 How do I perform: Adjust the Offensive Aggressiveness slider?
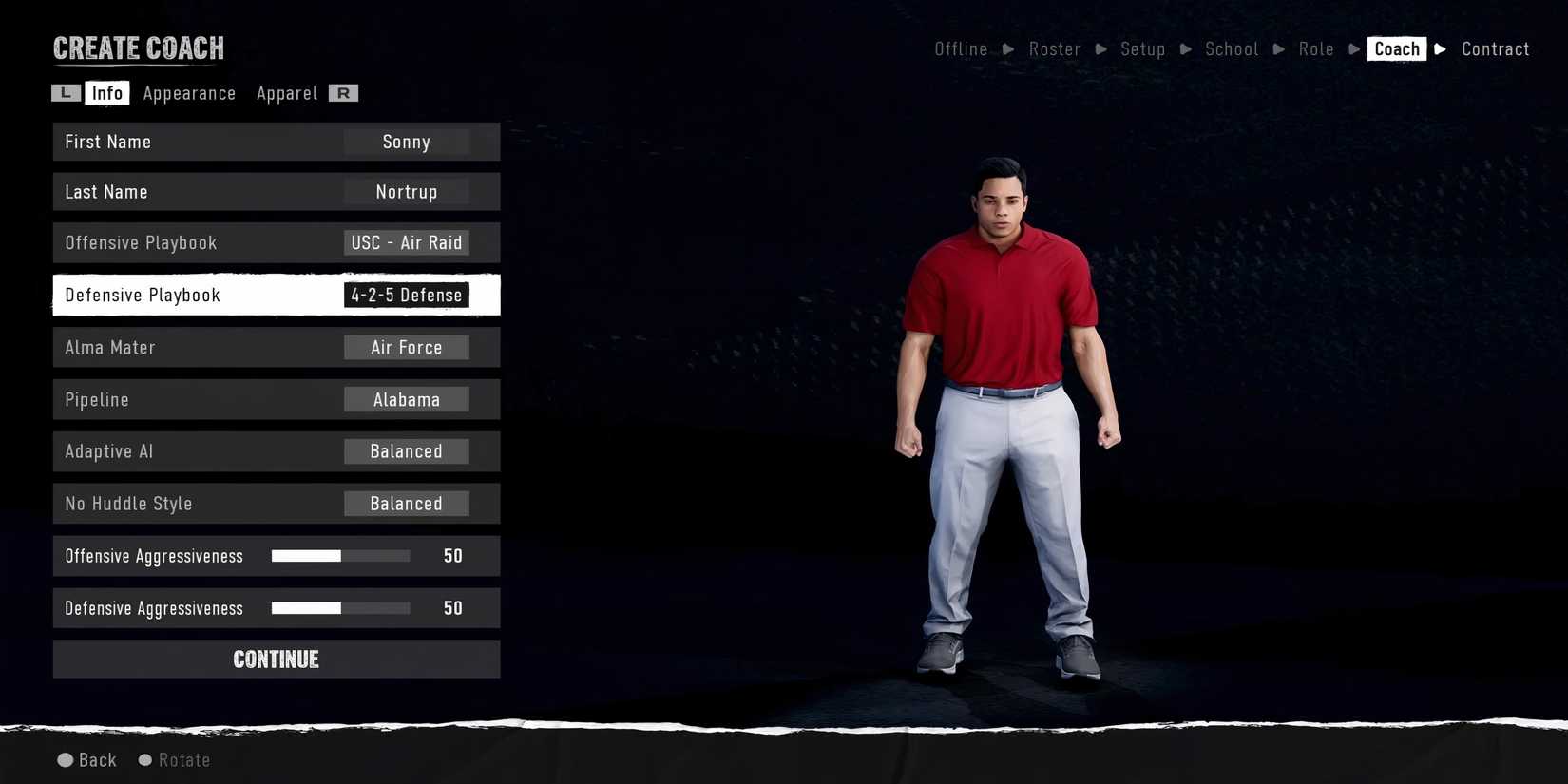click(x=339, y=555)
